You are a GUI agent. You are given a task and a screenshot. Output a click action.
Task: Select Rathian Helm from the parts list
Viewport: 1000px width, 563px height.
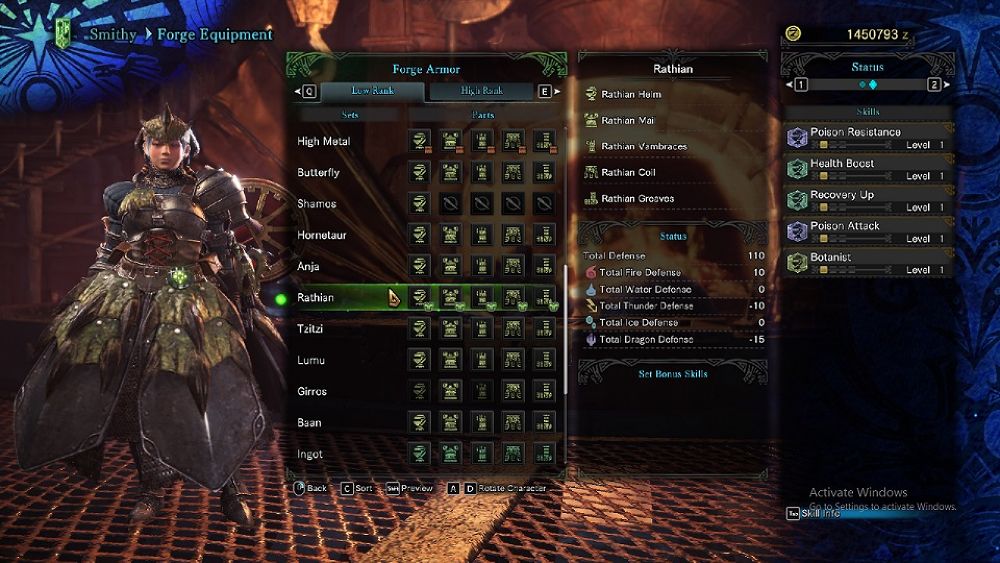[631, 95]
